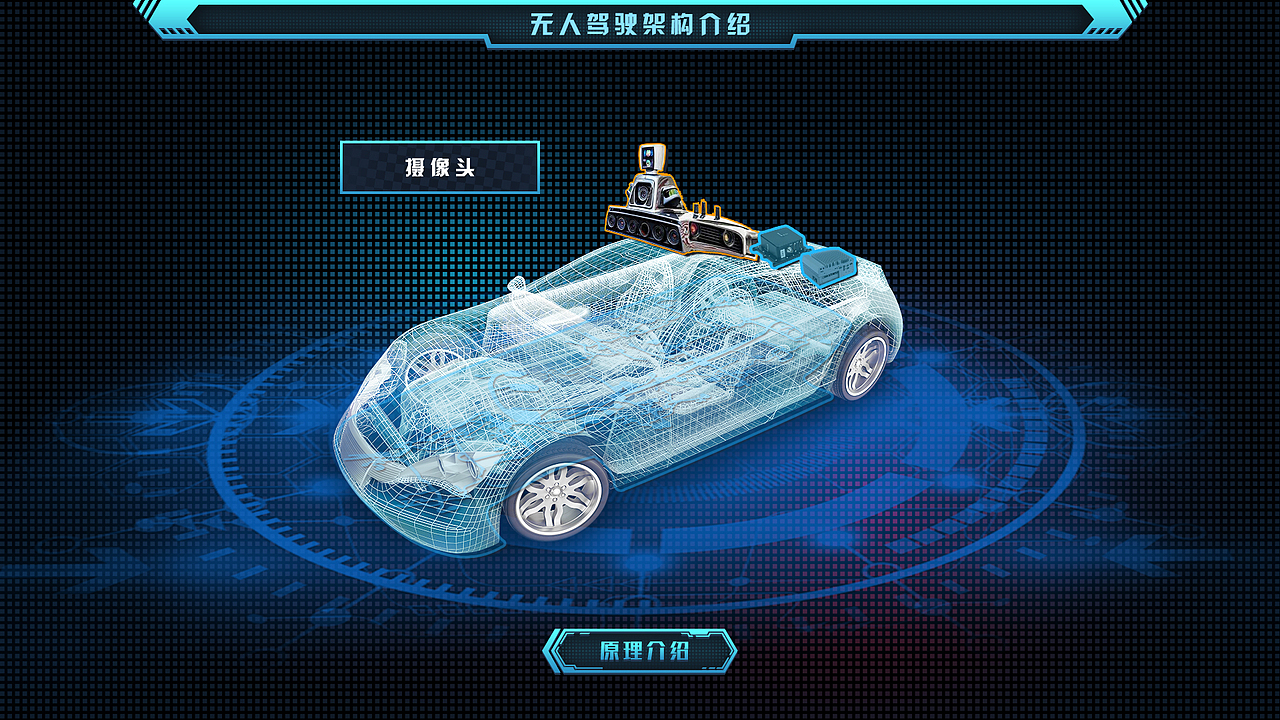The image size is (1280, 720).
Task: Click the 摄像头 (Camera) label panel
Action: pos(442,170)
